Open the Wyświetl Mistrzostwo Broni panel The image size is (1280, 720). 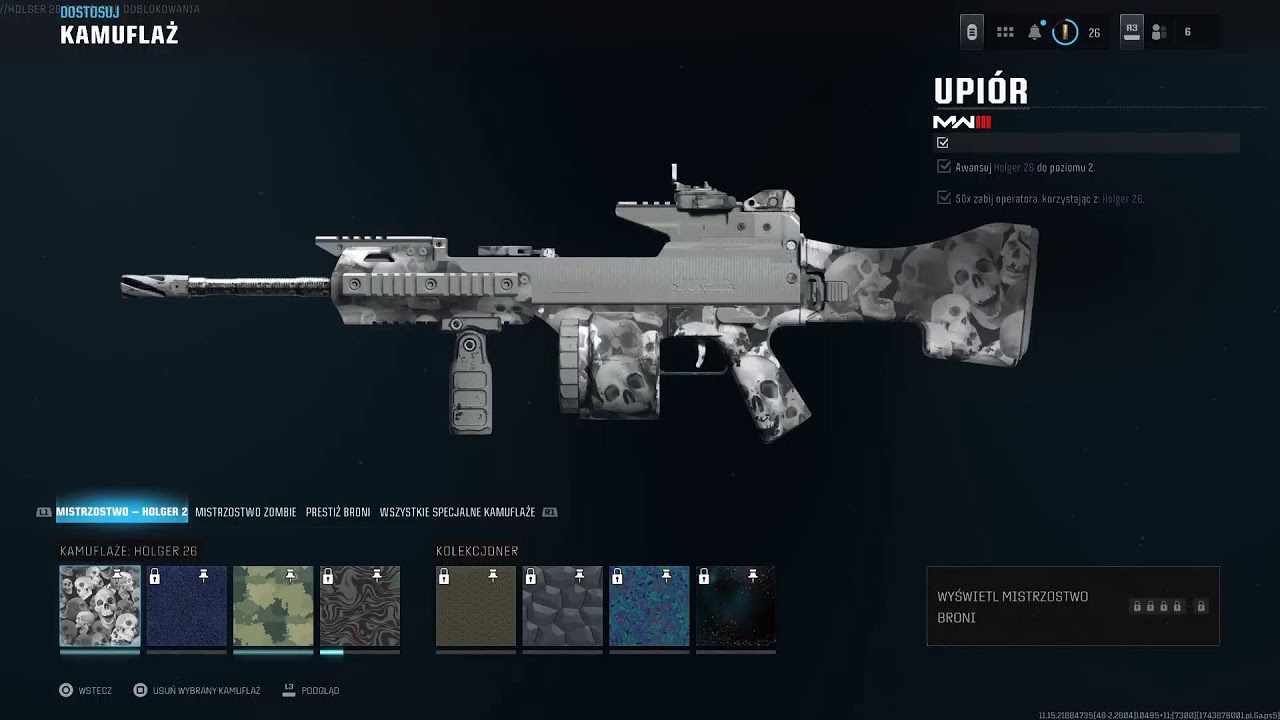[x=1072, y=606]
